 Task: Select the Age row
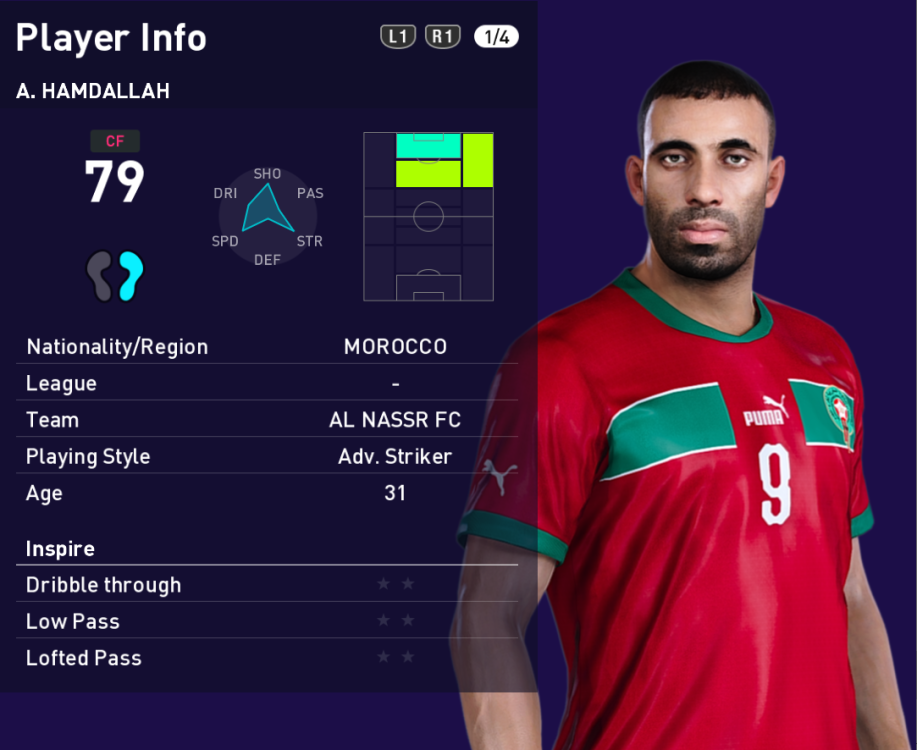click(x=267, y=493)
